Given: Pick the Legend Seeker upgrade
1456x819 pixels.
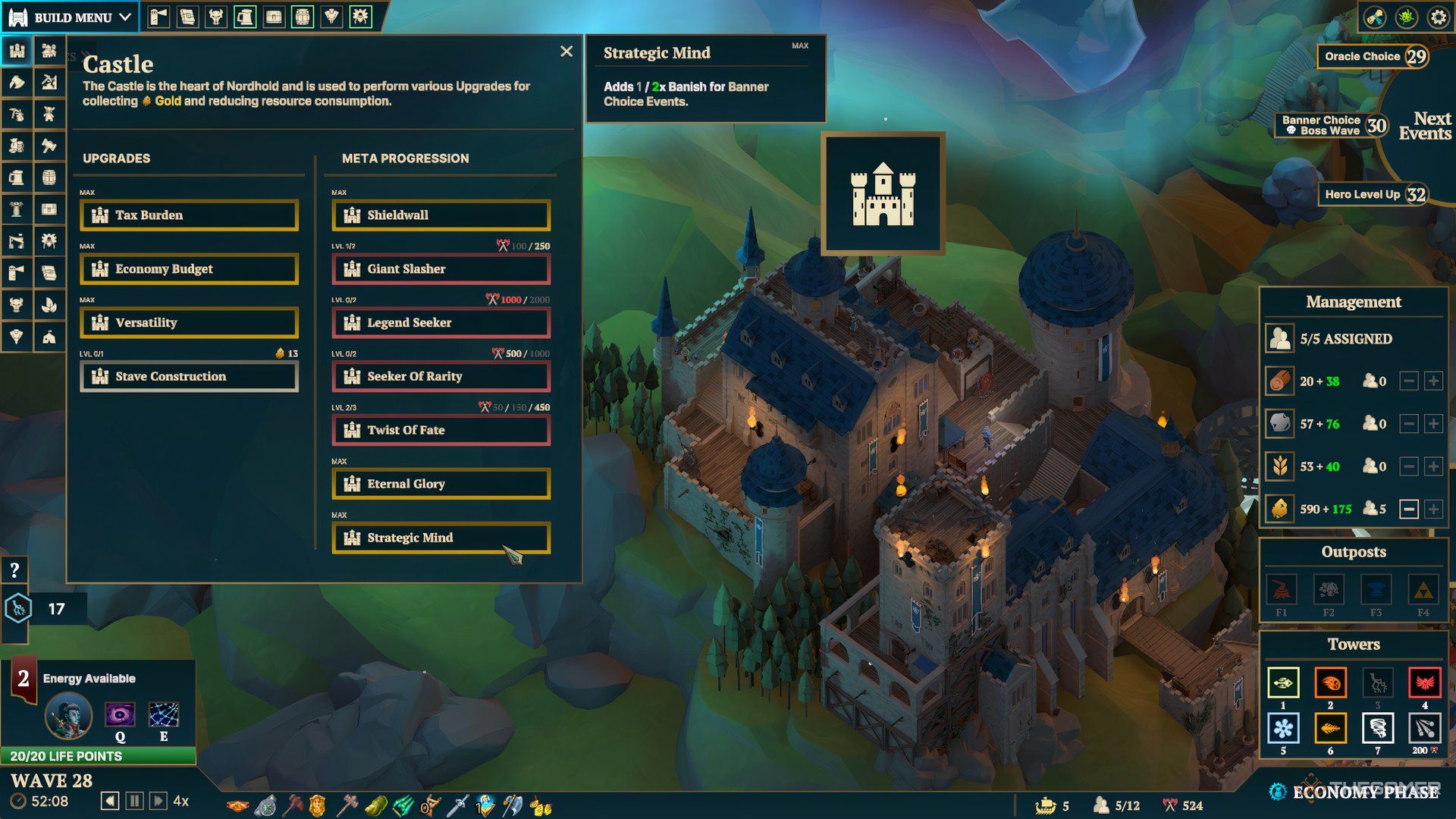Looking at the screenshot, I should [x=441, y=323].
